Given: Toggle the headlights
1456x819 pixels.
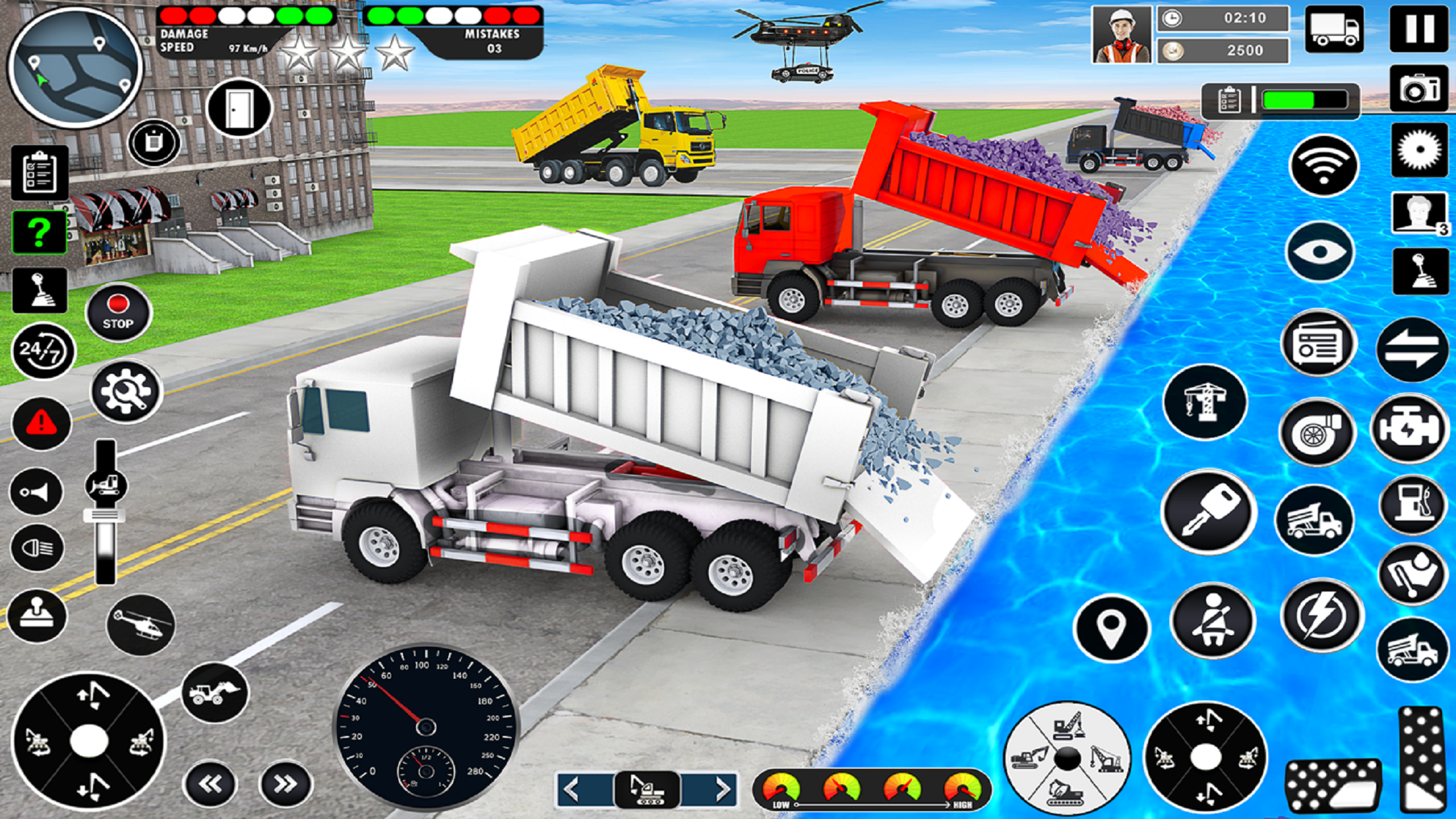Looking at the screenshot, I should click(x=37, y=548).
